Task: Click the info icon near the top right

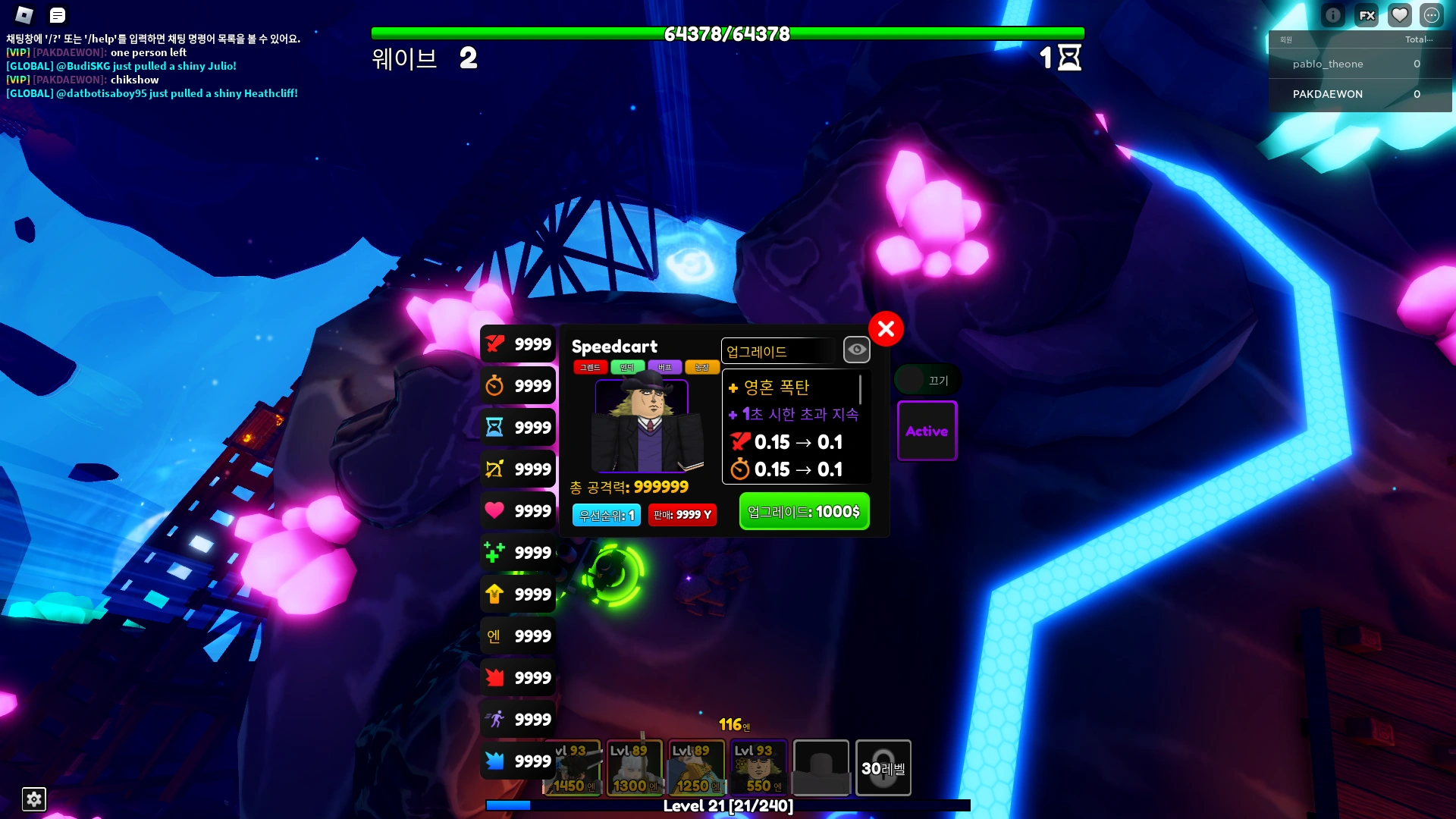Action: click(x=1332, y=14)
